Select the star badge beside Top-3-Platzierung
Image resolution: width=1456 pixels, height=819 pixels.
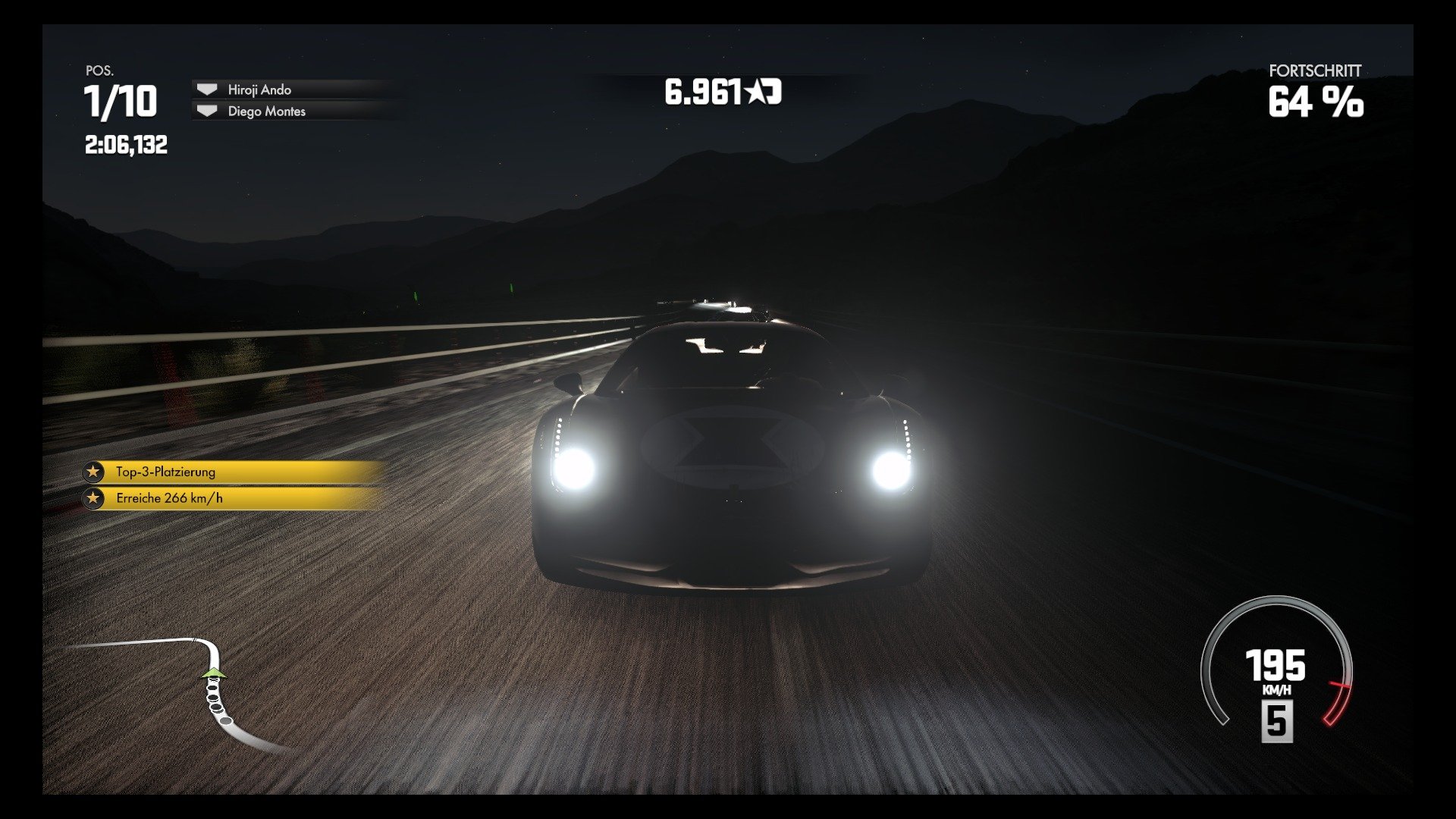point(93,471)
